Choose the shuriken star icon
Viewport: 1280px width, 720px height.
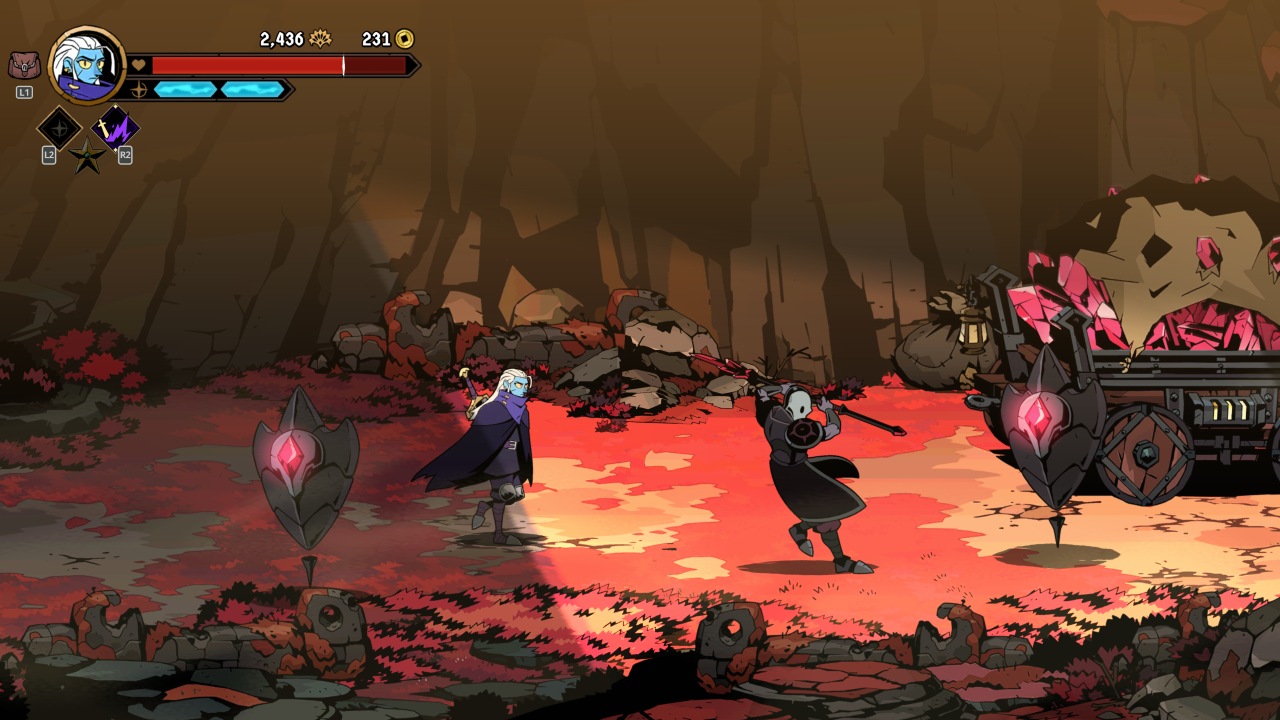point(87,157)
